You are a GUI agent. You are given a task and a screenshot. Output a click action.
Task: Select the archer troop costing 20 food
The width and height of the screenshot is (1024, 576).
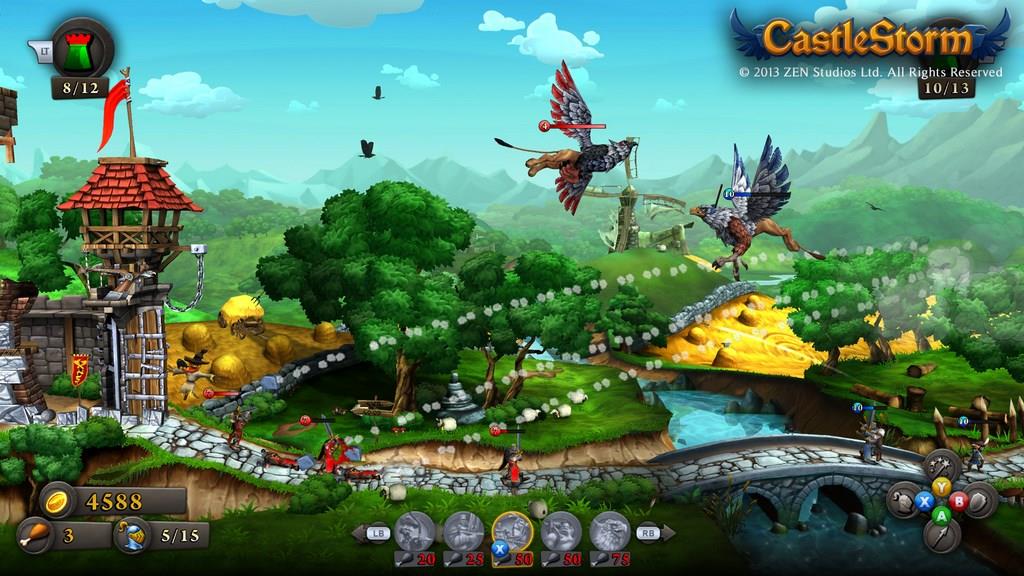tap(415, 531)
